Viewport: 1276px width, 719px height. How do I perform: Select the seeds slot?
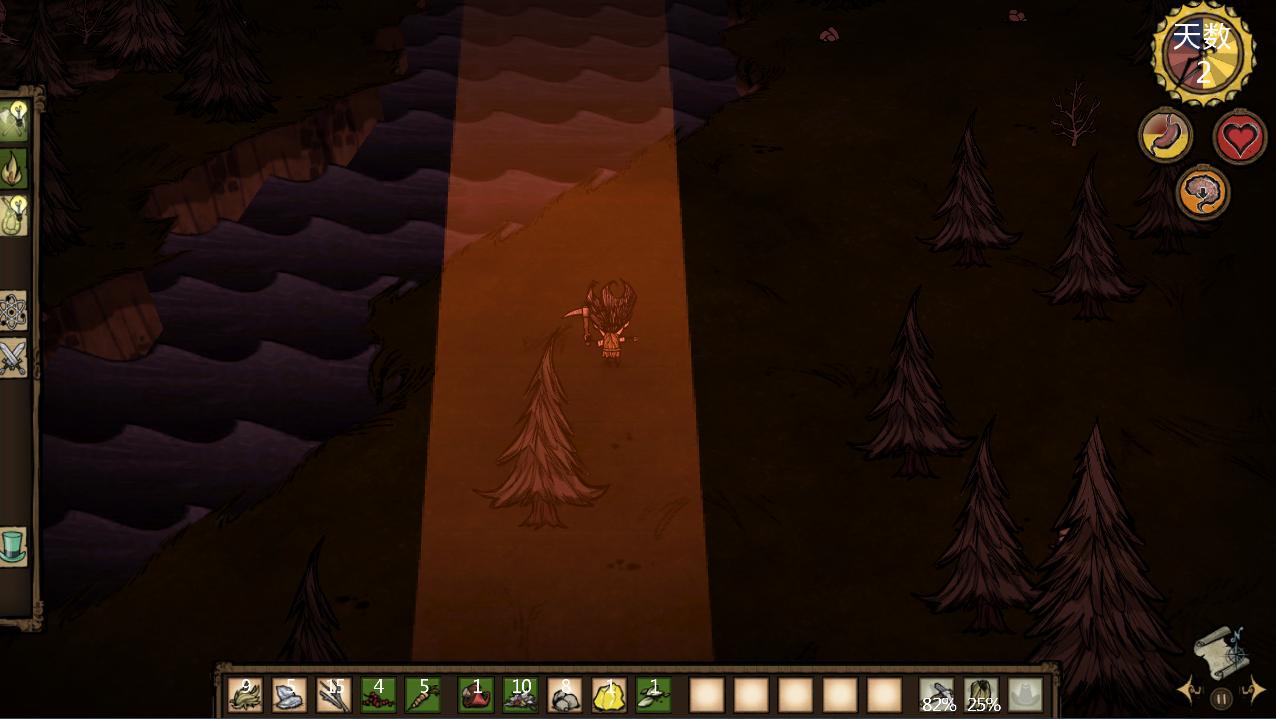(x=653, y=694)
